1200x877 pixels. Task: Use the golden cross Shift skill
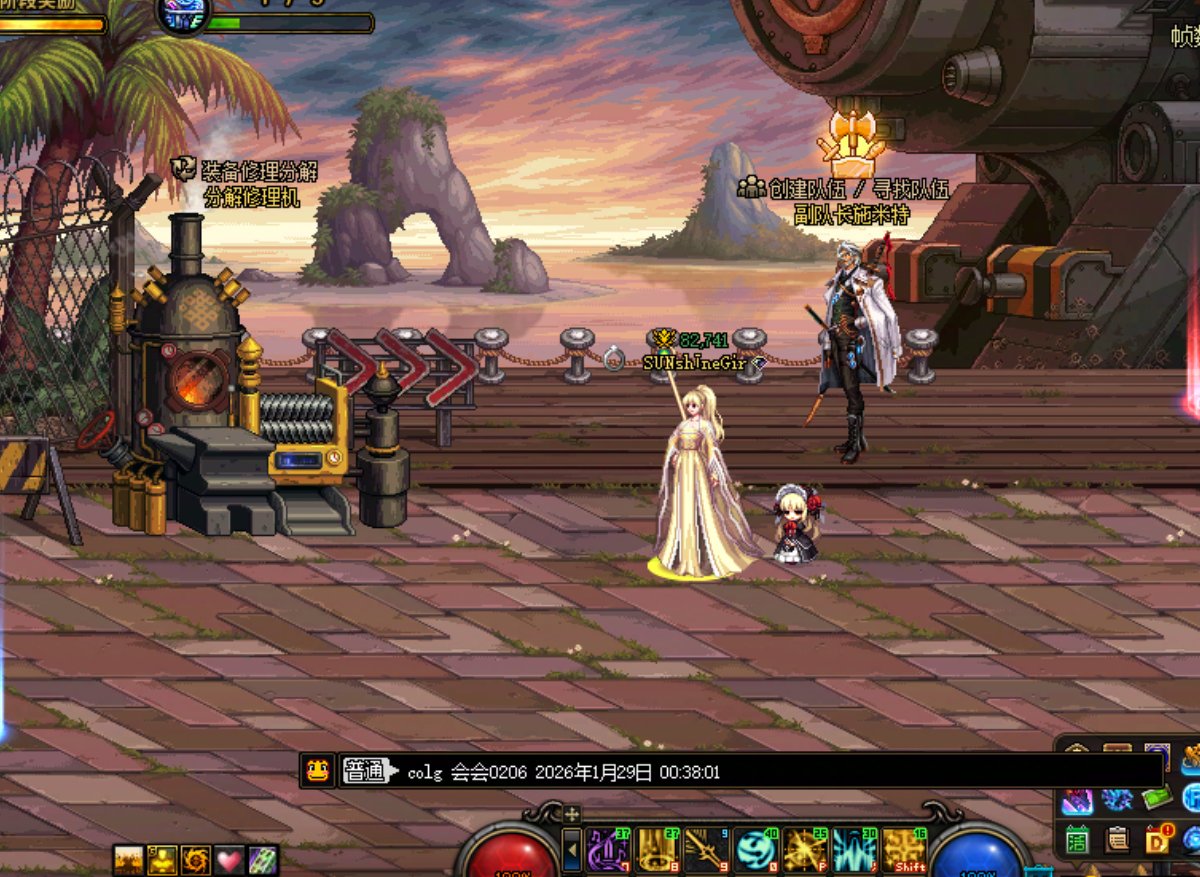pos(904,849)
